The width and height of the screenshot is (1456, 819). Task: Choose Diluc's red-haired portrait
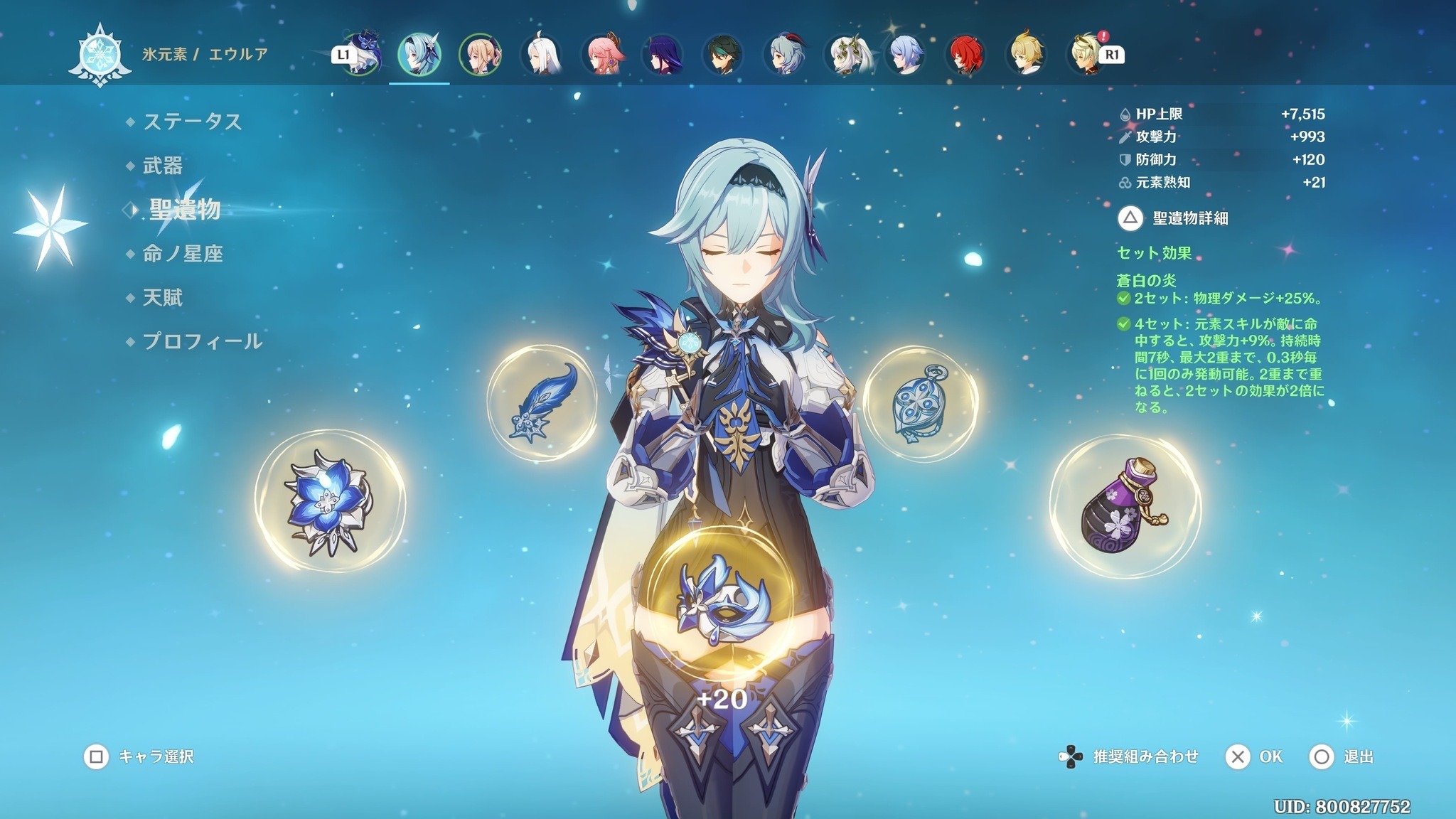coord(965,54)
